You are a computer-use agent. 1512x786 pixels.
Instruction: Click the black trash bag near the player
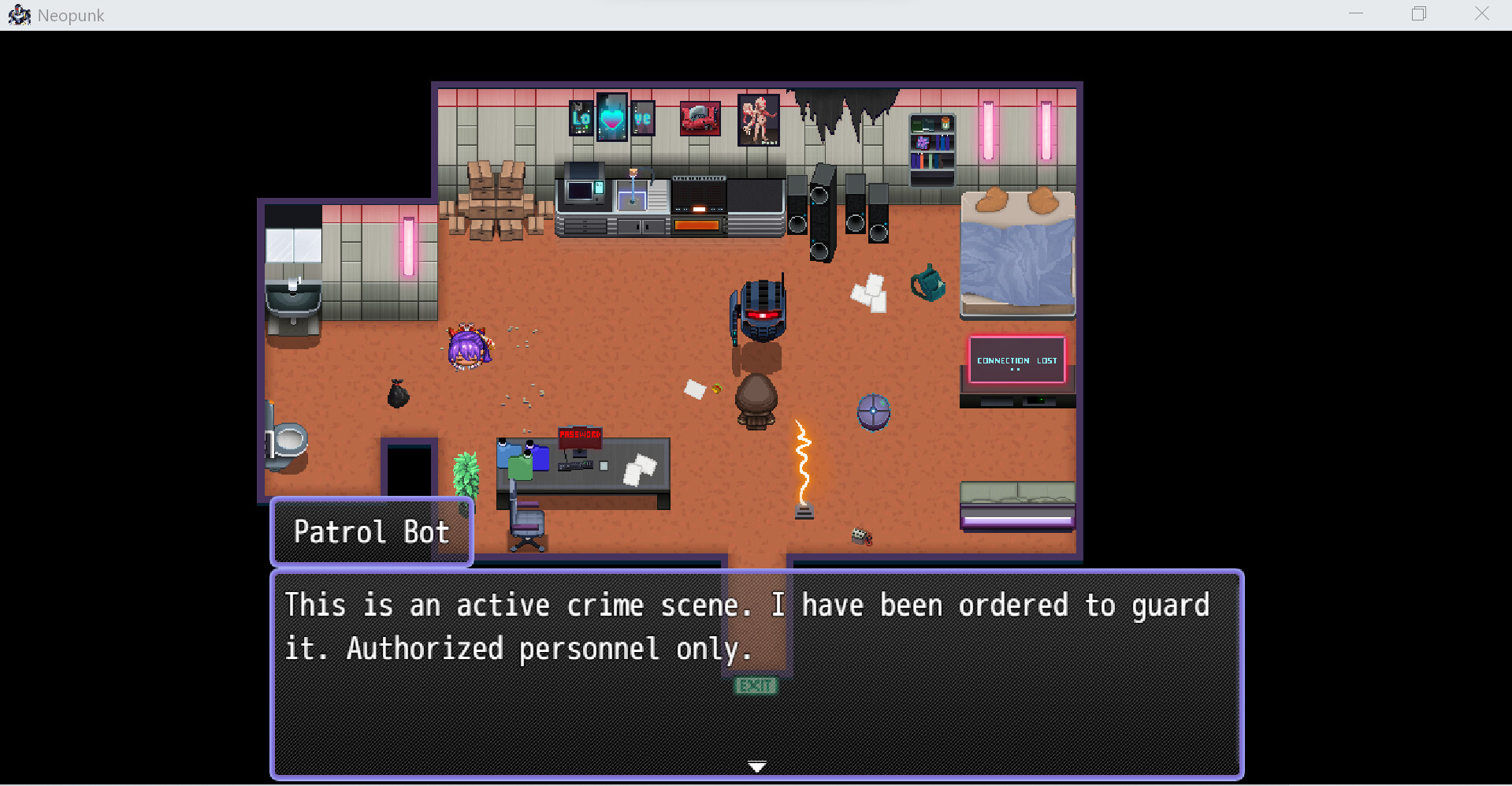(x=398, y=393)
